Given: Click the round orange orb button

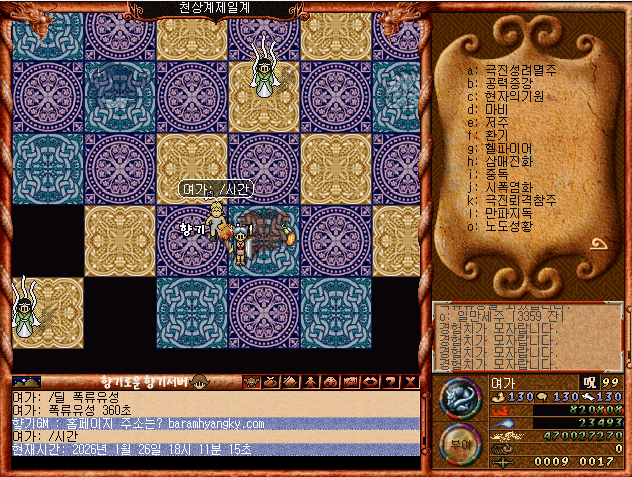Looking at the screenshot, I should [460, 444].
